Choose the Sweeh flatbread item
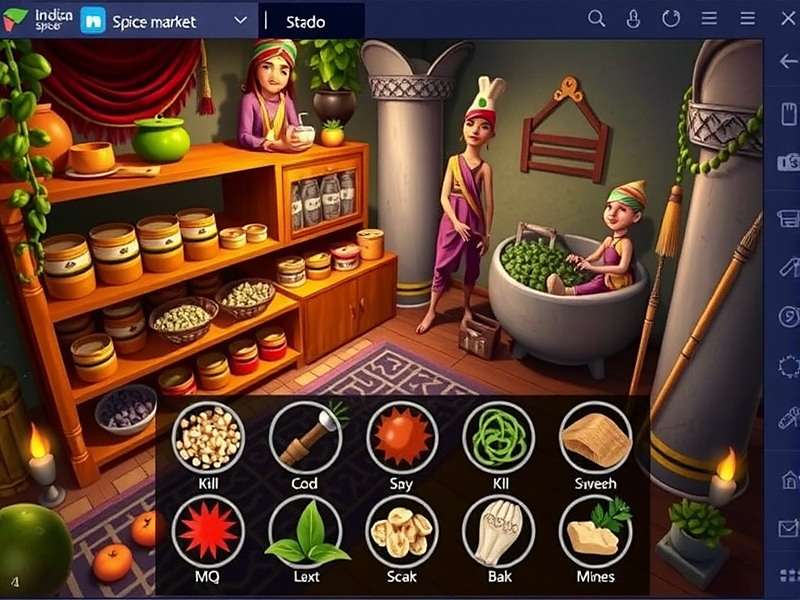800x600 pixels. [595, 437]
